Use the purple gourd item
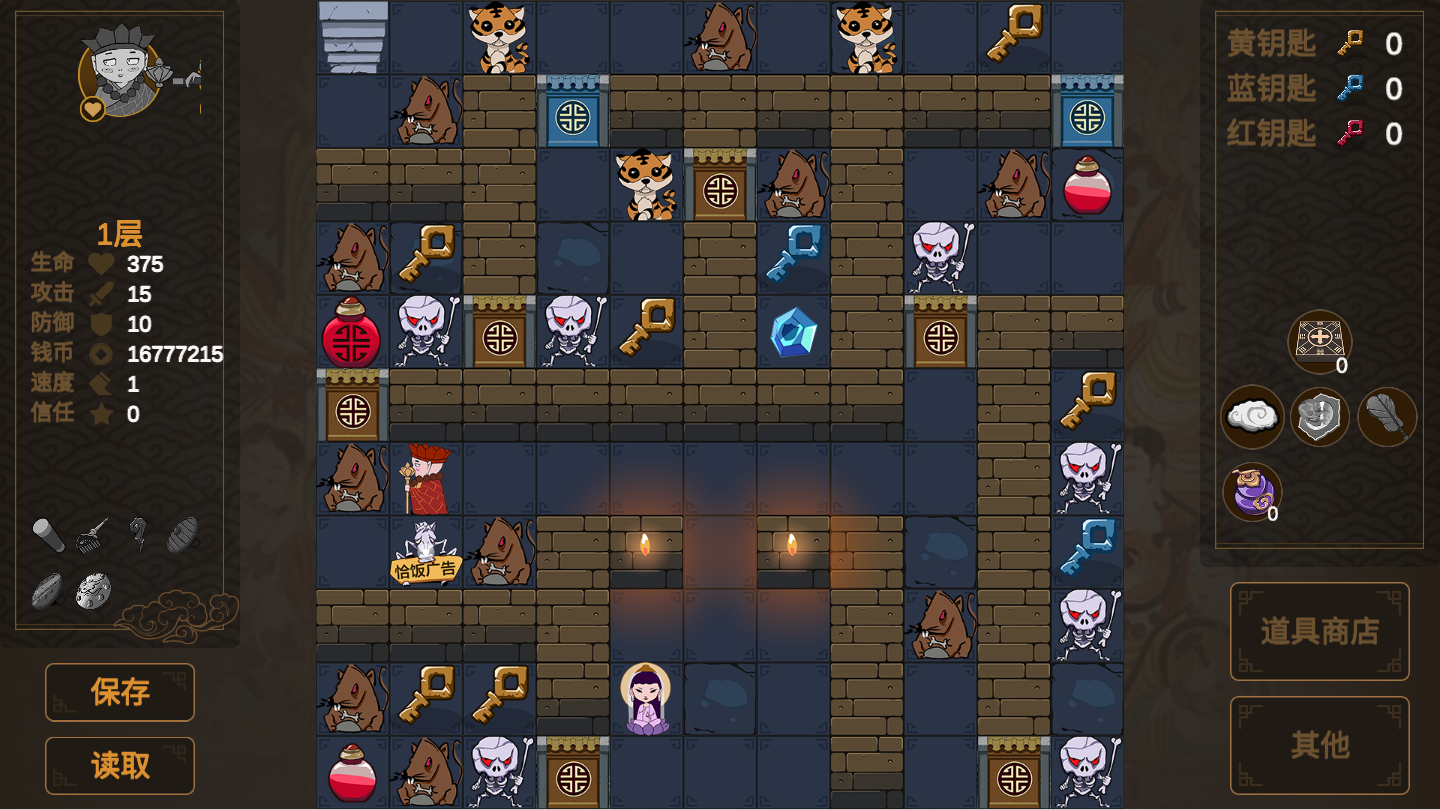Viewport: 1440px width, 810px height. pyautogui.click(x=1252, y=492)
